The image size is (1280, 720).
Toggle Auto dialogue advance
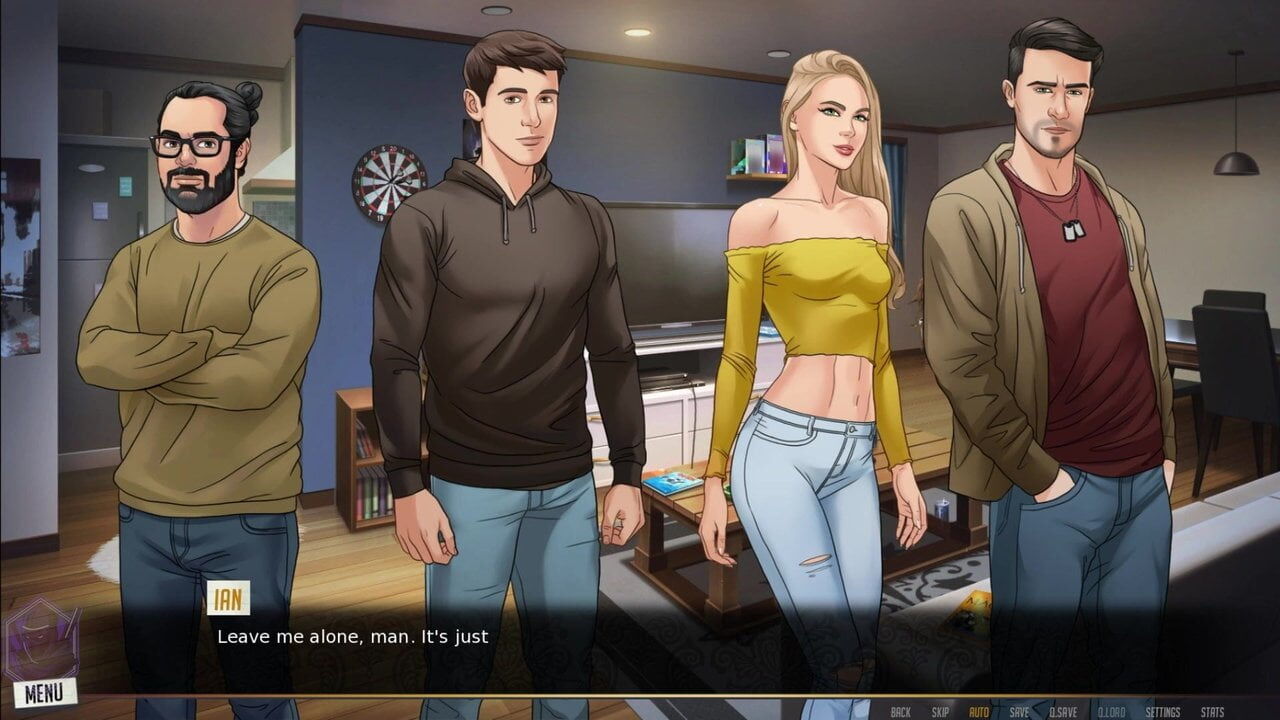click(979, 712)
